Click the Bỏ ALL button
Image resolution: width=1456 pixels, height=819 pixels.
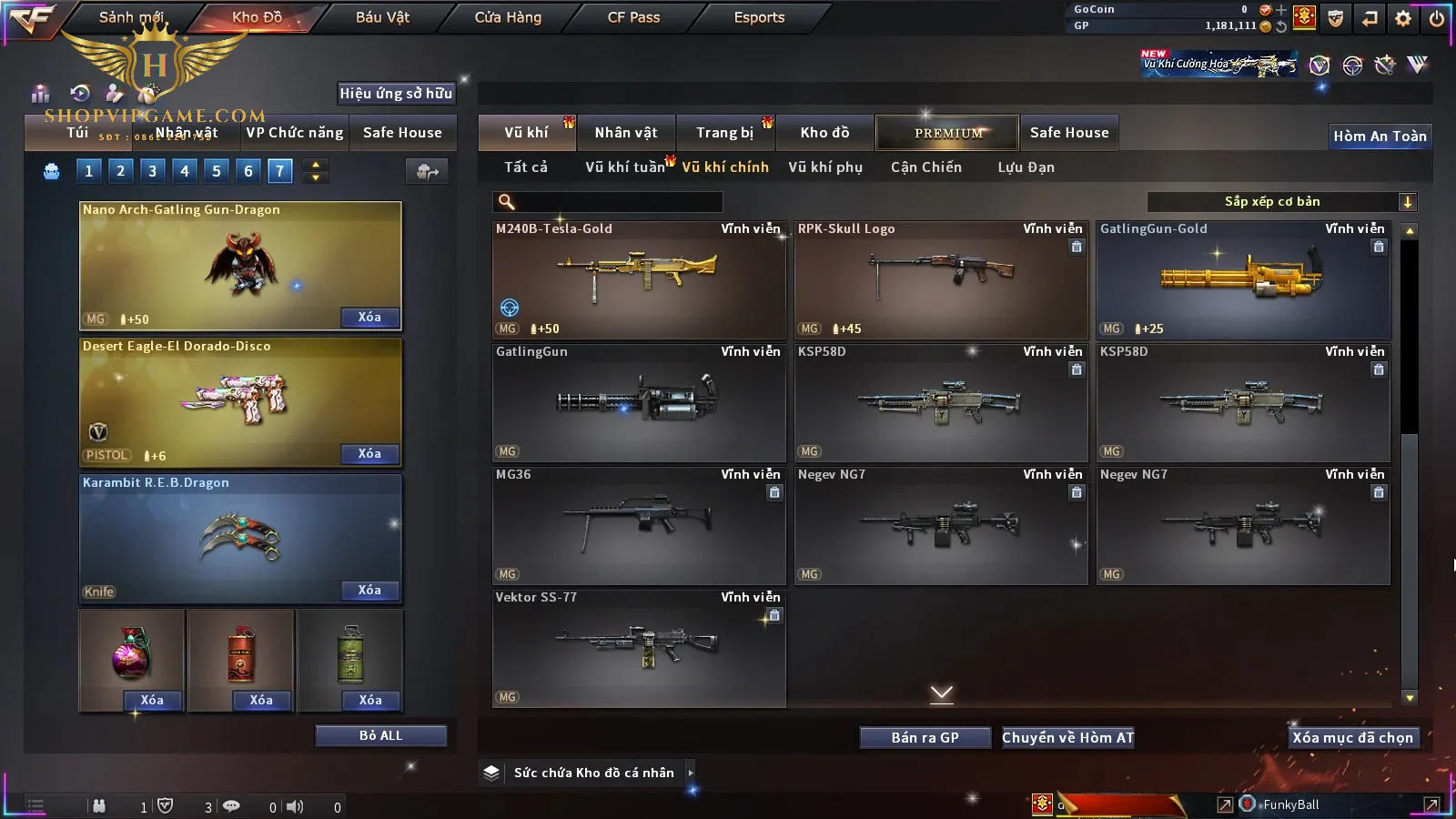point(380,735)
